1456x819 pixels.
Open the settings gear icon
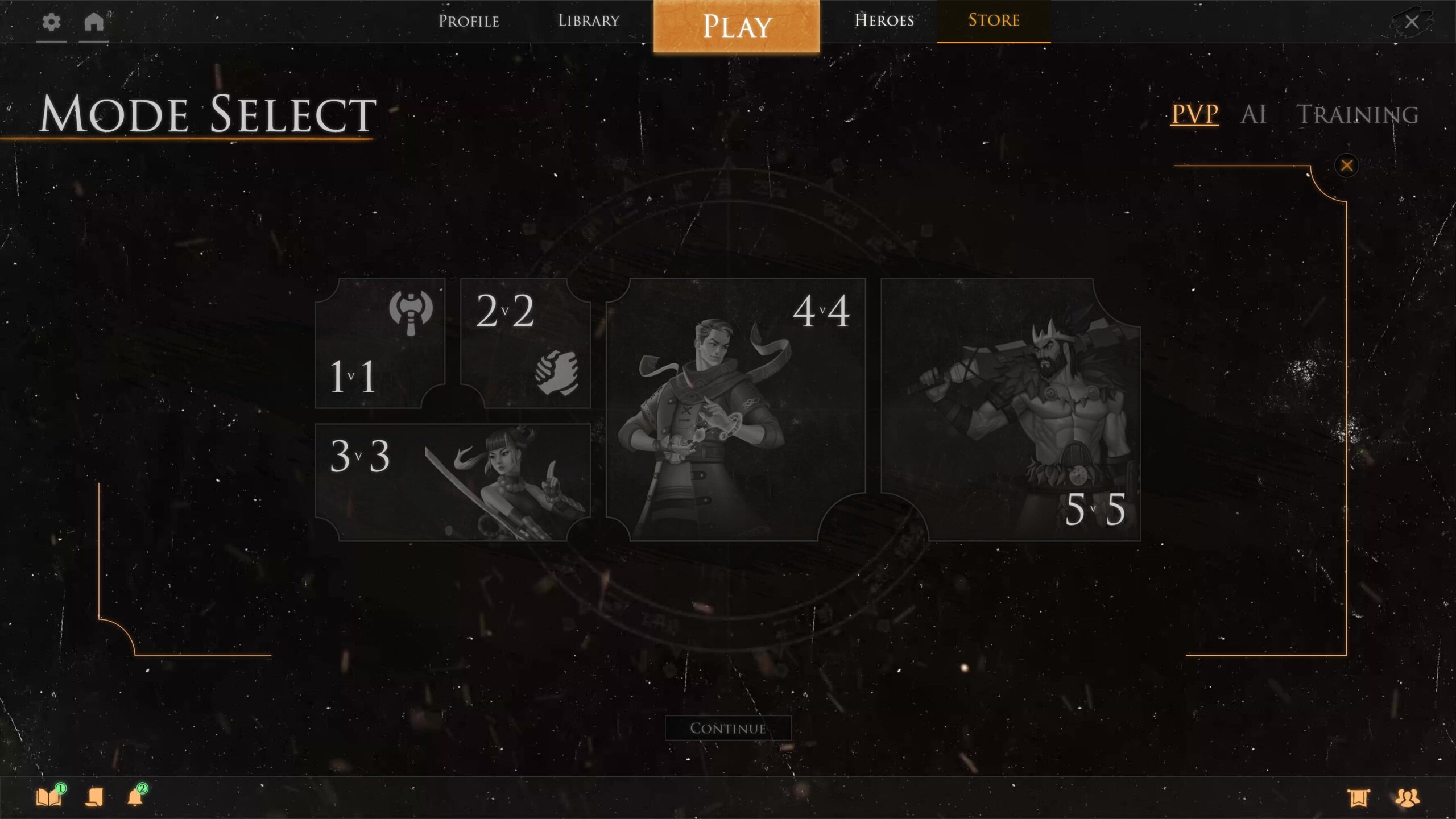click(51, 23)
